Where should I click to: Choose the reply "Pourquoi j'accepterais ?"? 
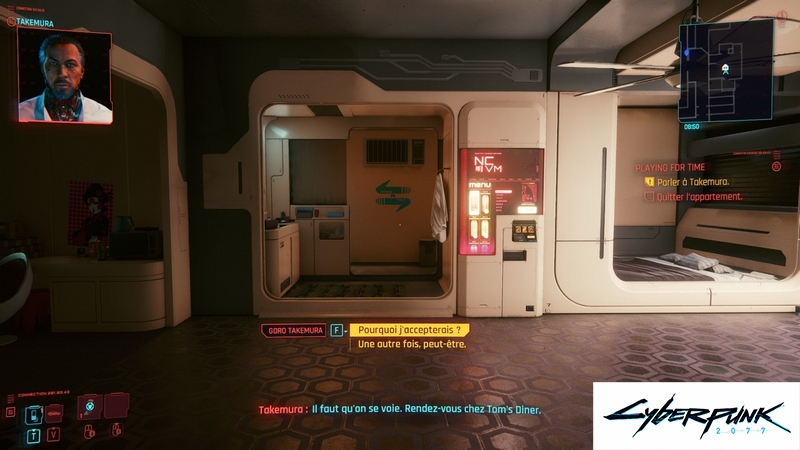click(x=408, y=330)
